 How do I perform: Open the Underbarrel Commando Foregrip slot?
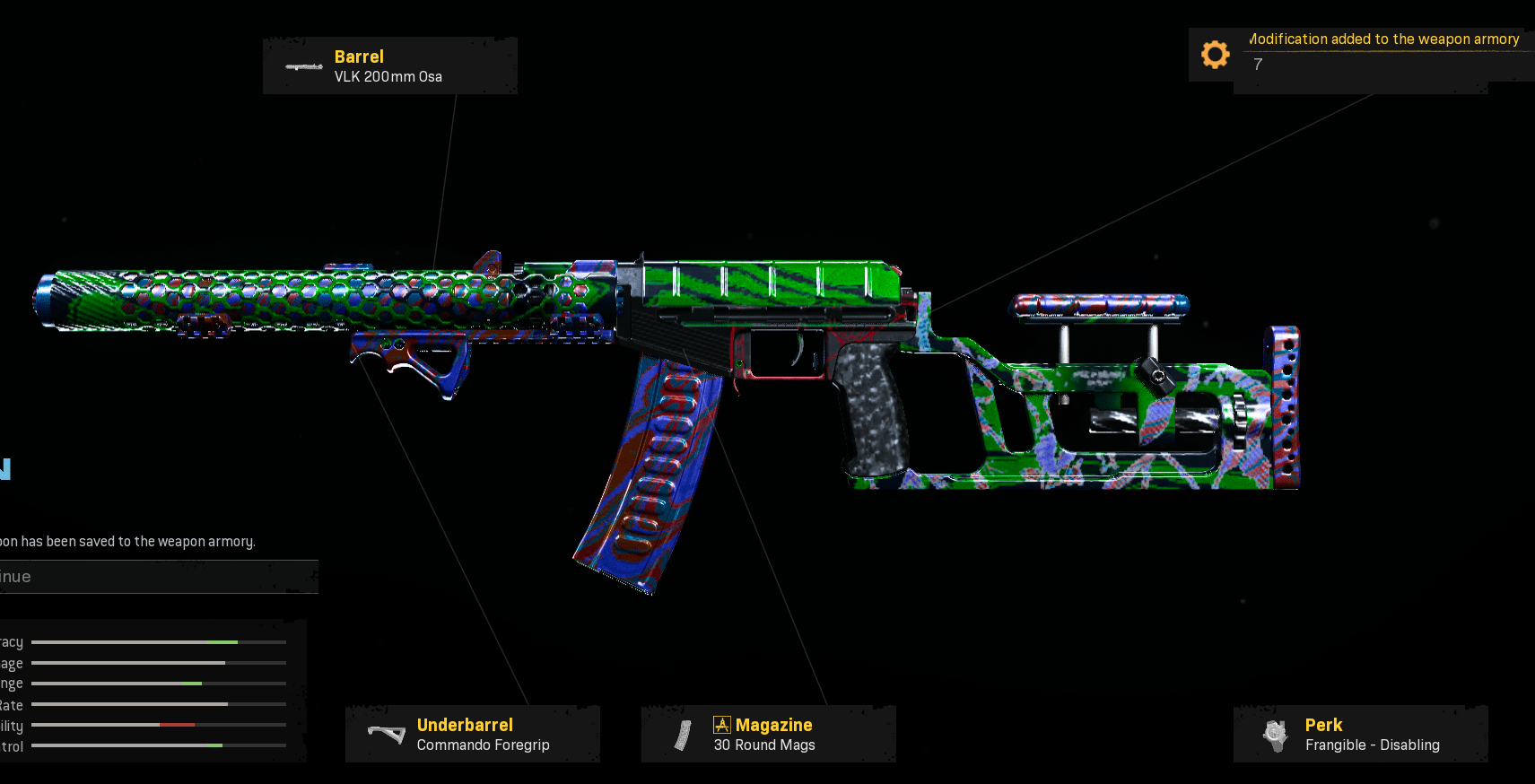click(x=473, y=735)
